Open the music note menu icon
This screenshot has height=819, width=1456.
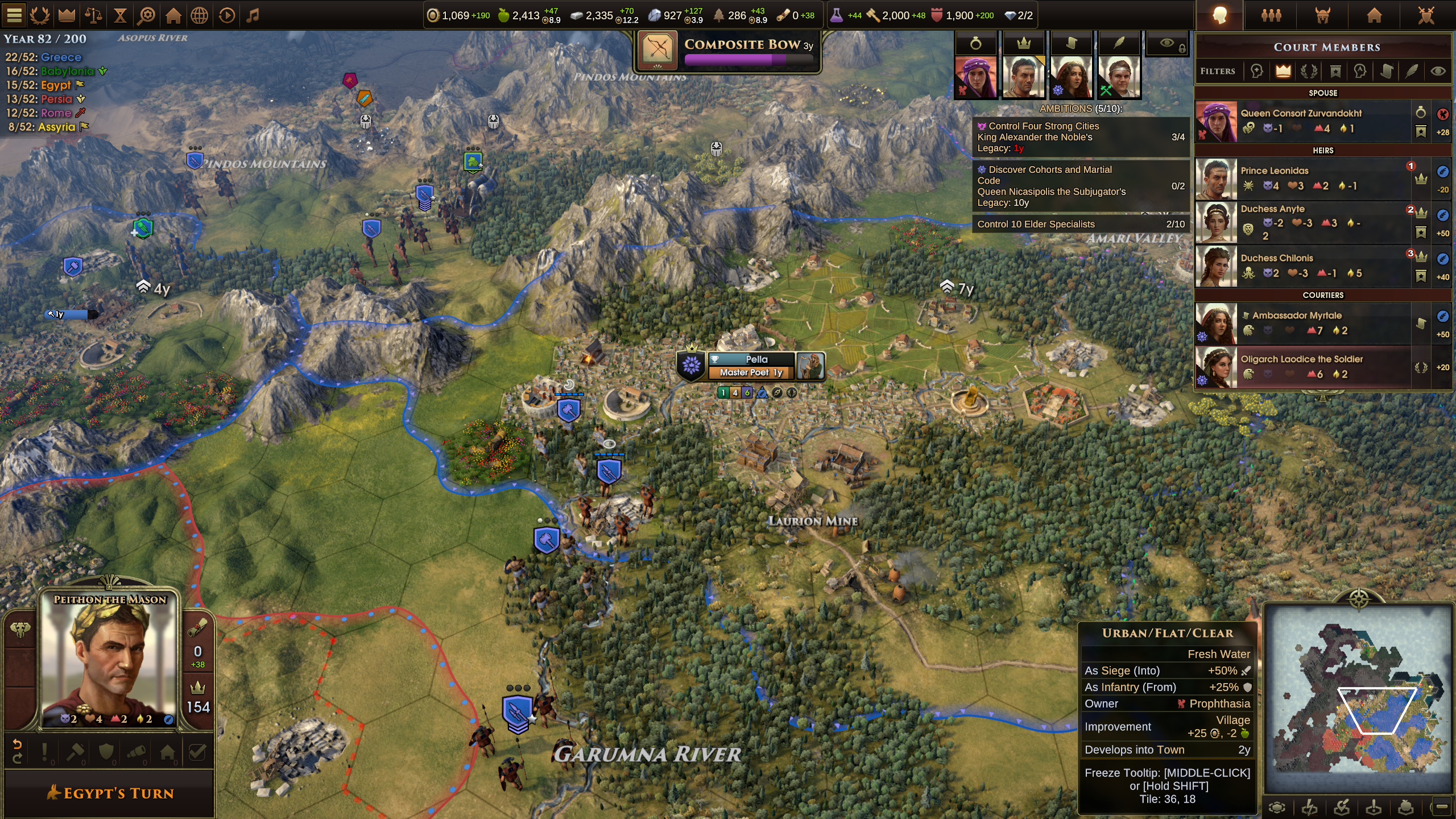[x=253, y=15]
